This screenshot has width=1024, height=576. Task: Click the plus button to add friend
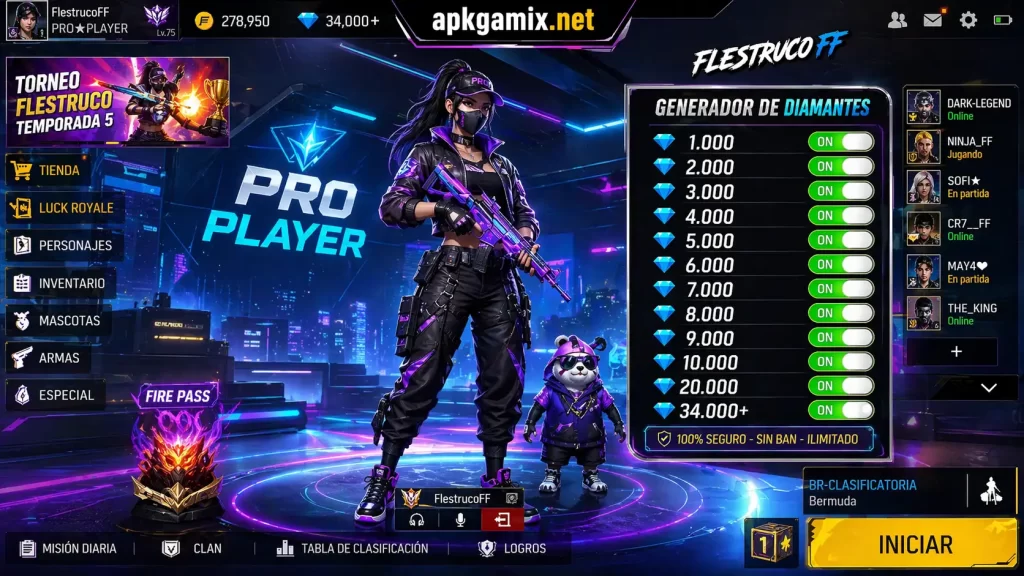tap(956, 352)
